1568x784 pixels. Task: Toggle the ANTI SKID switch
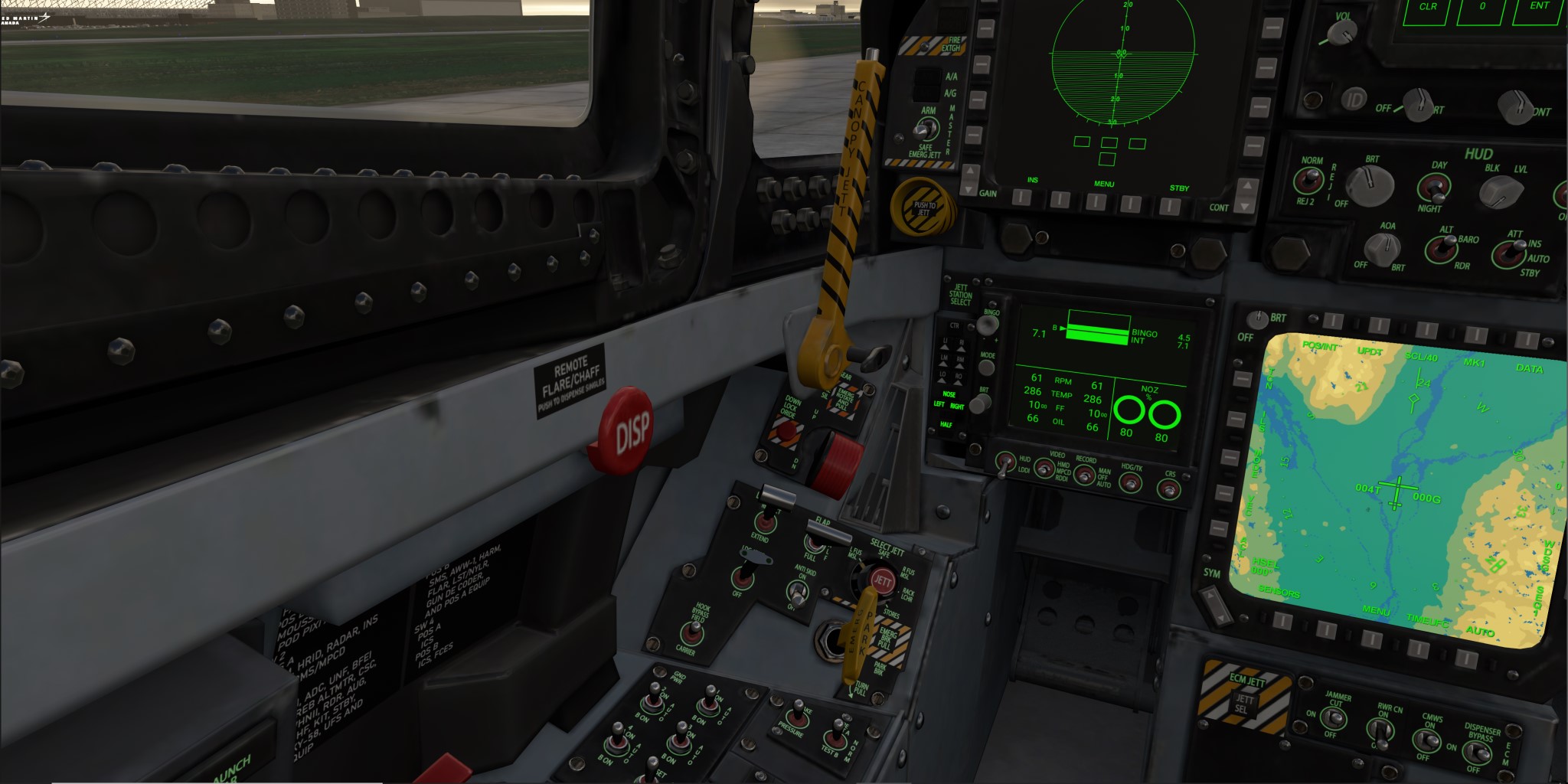[799, 592]
